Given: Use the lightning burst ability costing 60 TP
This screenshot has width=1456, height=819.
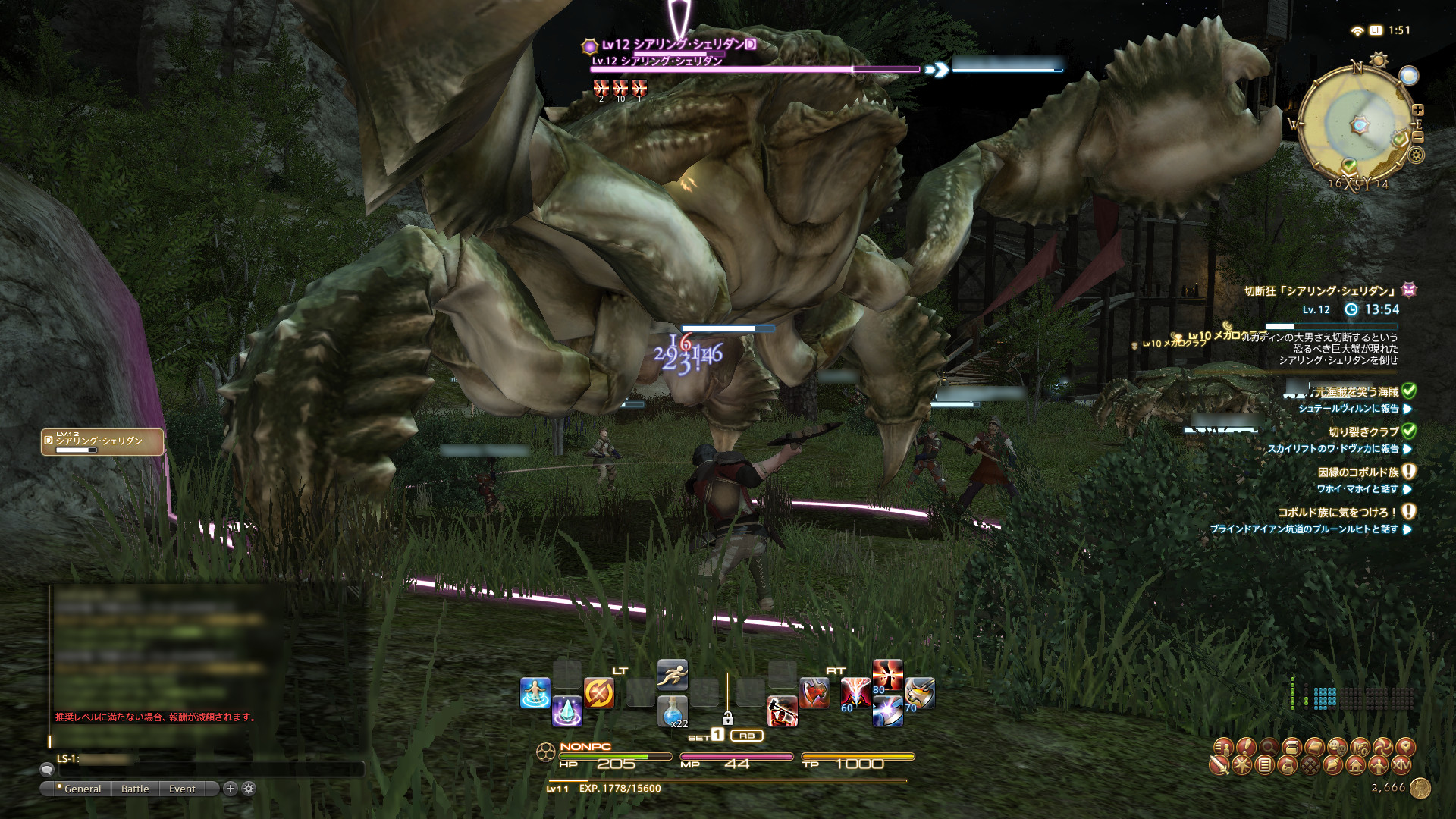Looking at the screenshot, I should (855, 693).
